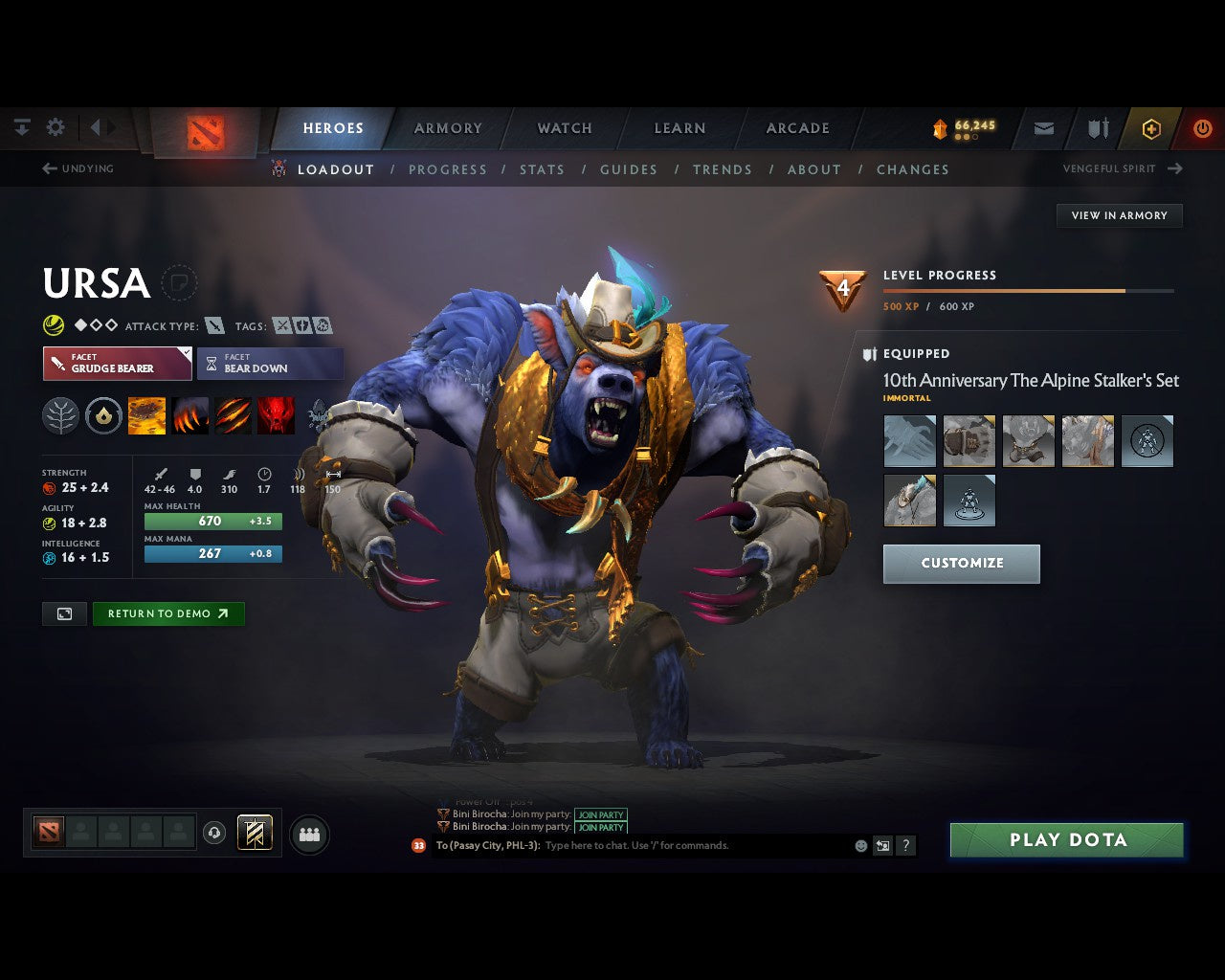This screenshot has height=980, width=1225.
Task: Open the settings gear icon
Action: tap(56, 127)
